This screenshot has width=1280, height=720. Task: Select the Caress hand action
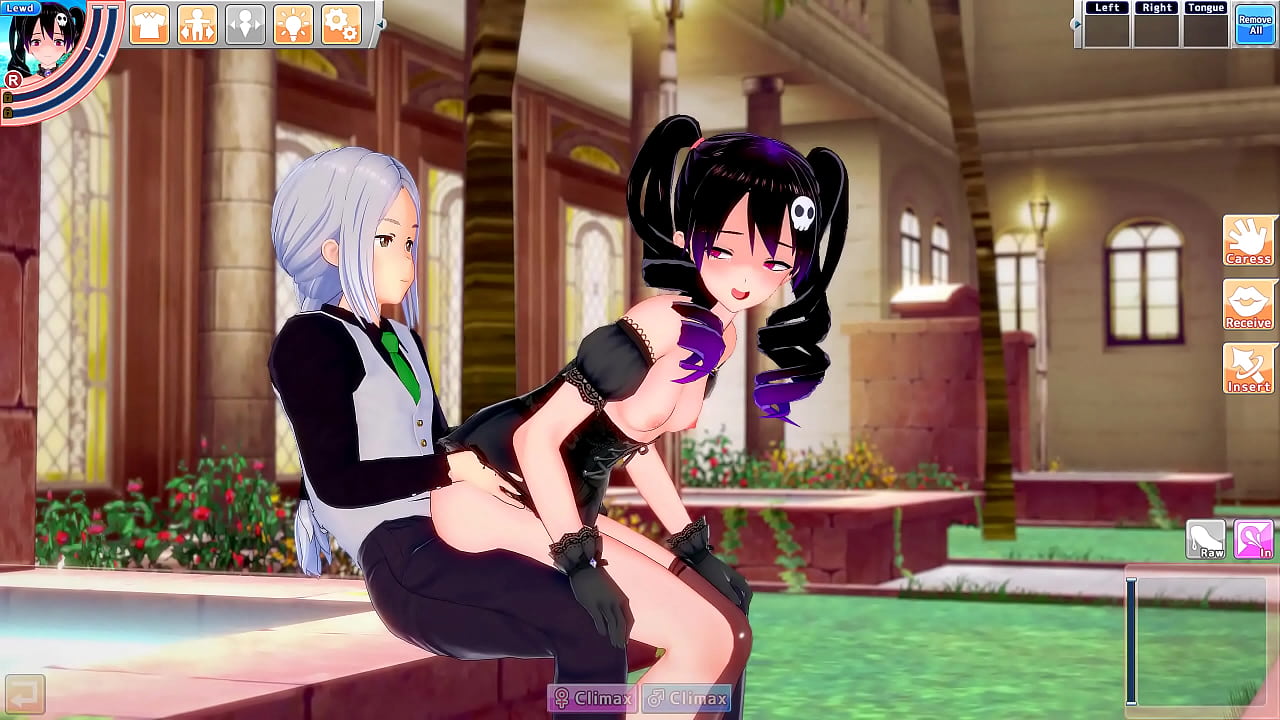pyautogui.click(x=1248, y=240)
